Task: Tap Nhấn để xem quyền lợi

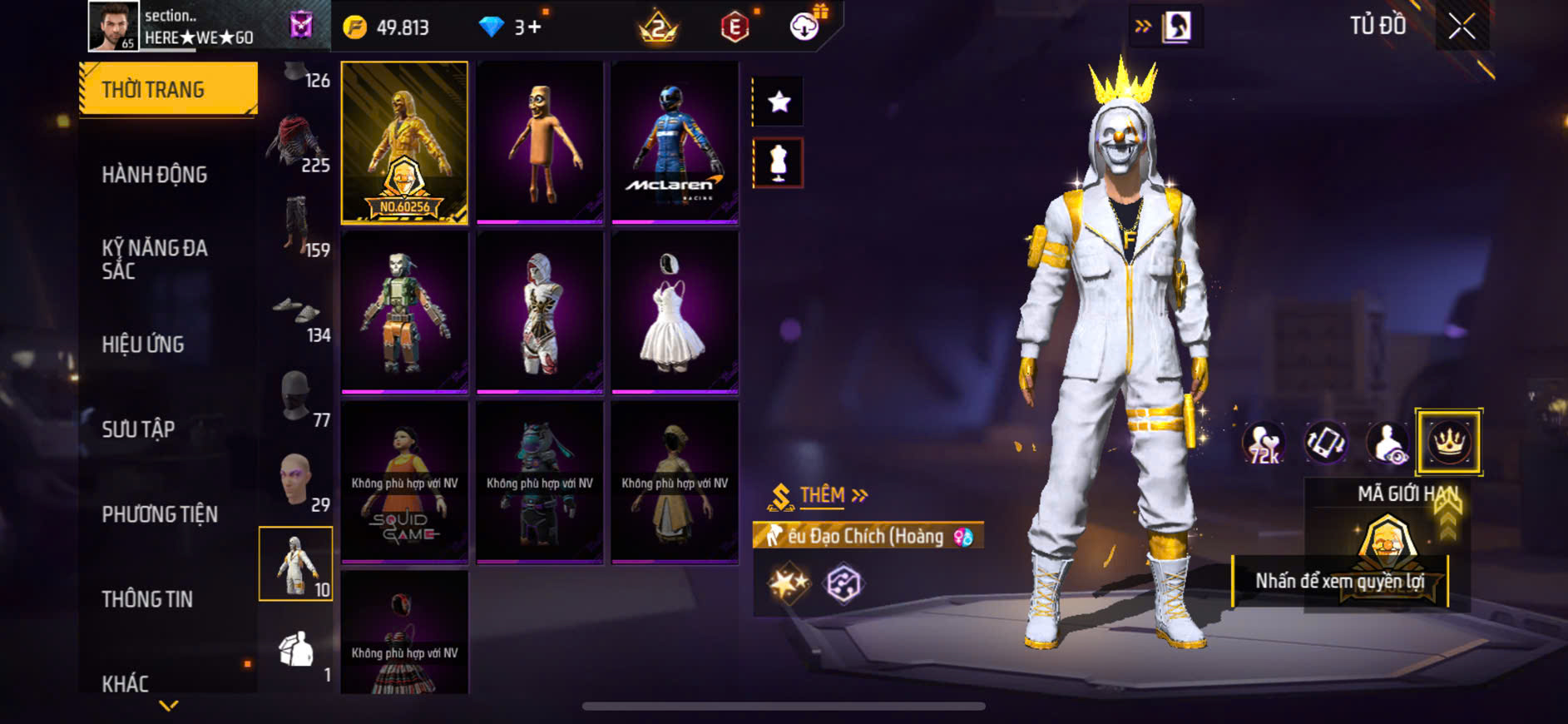Action: (1339, 581)
